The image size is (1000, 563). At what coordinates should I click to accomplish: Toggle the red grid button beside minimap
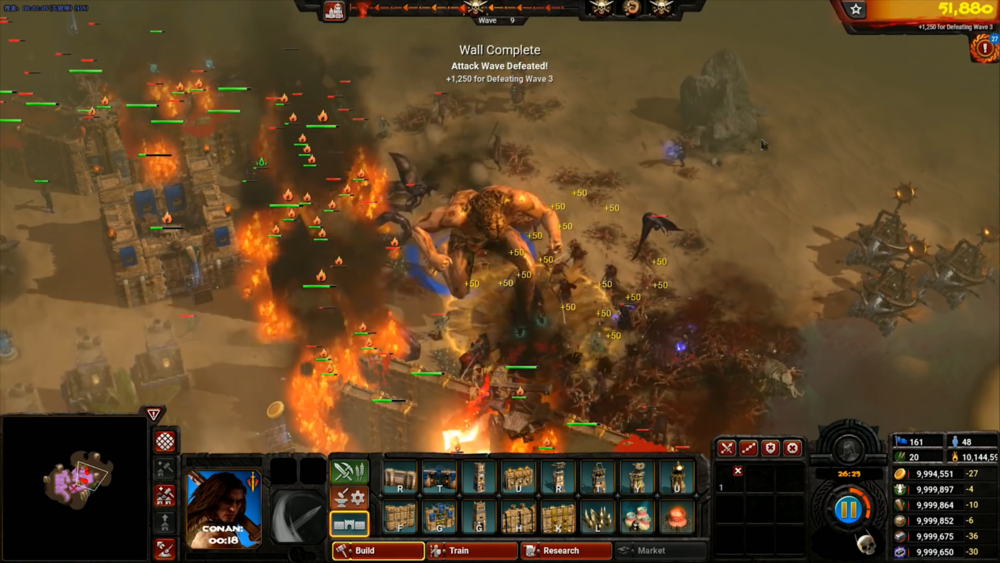coord(165,441)
